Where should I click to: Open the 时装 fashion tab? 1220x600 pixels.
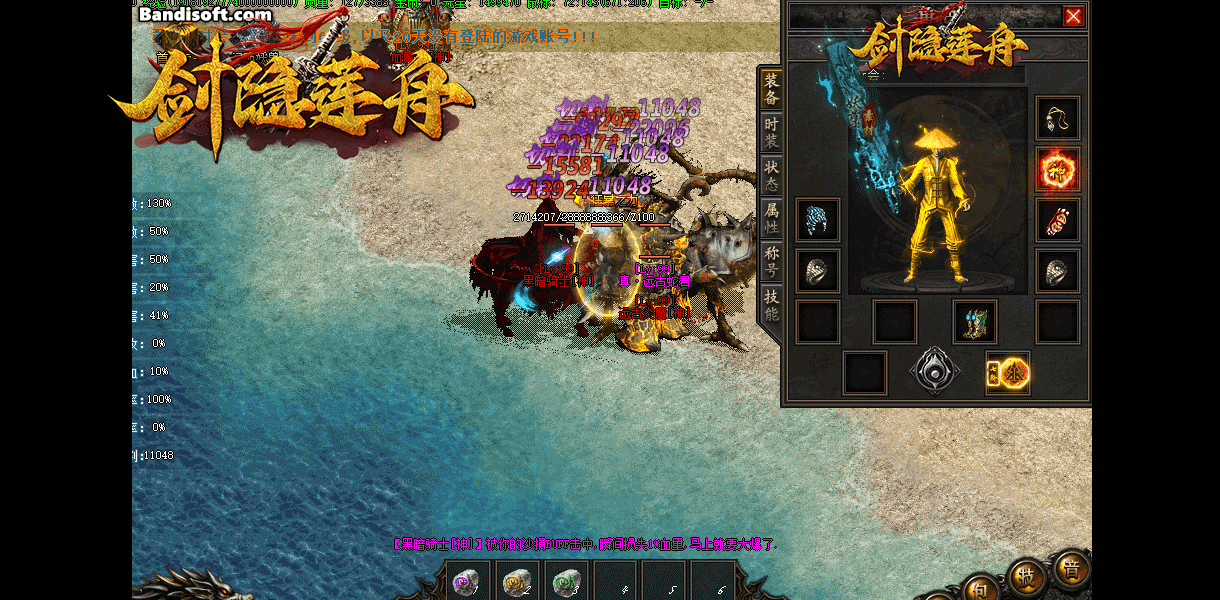tap(771, 132)
